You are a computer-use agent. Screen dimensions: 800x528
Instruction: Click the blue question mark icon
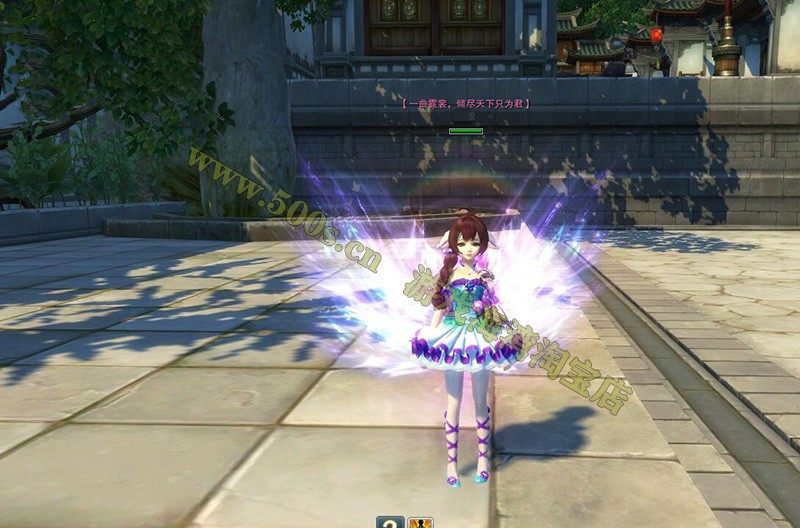391,521
